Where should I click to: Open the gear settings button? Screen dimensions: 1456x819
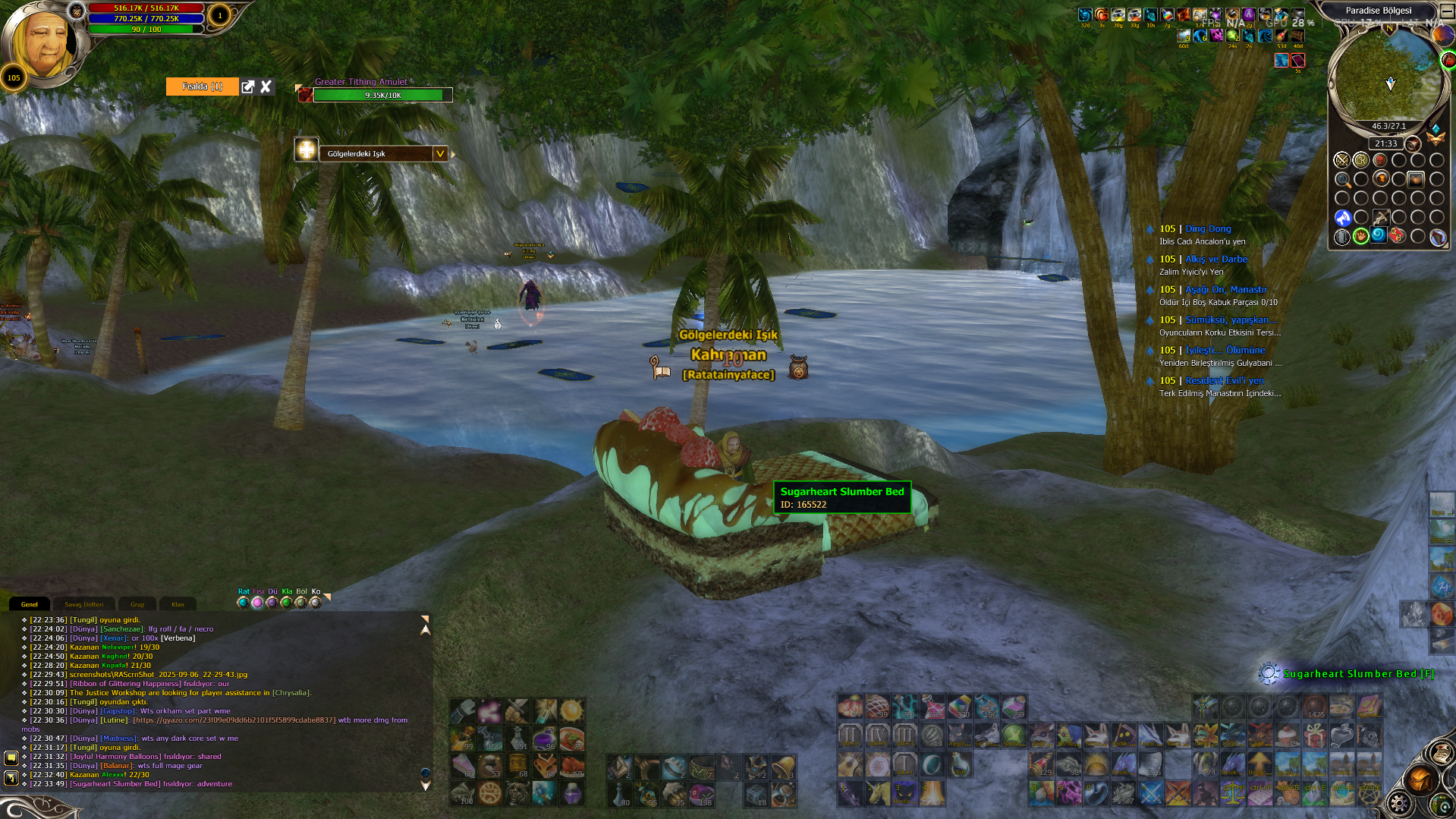coord(1399,803)
